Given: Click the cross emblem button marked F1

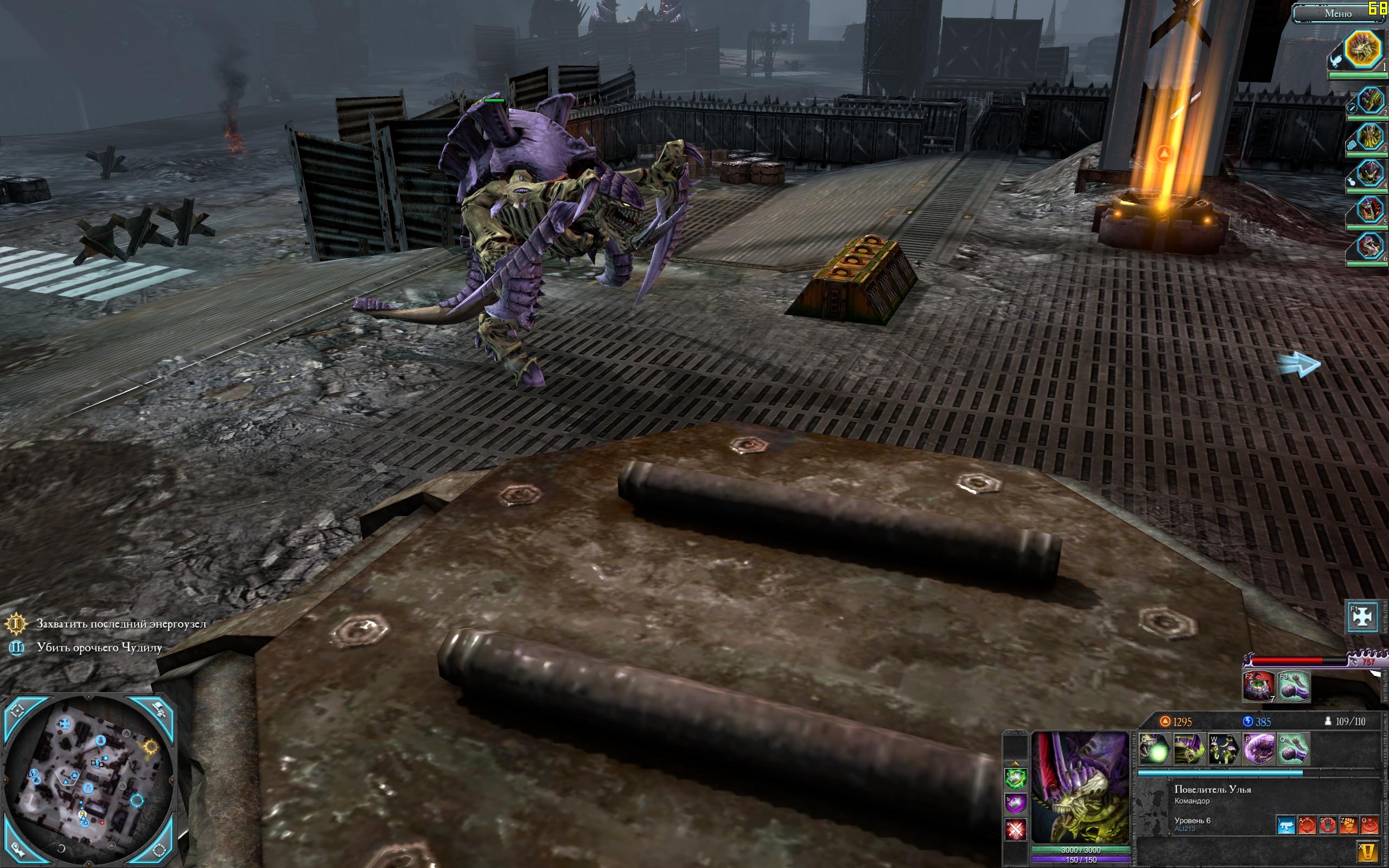Looking at the screenshot, I should point(1362,617).
